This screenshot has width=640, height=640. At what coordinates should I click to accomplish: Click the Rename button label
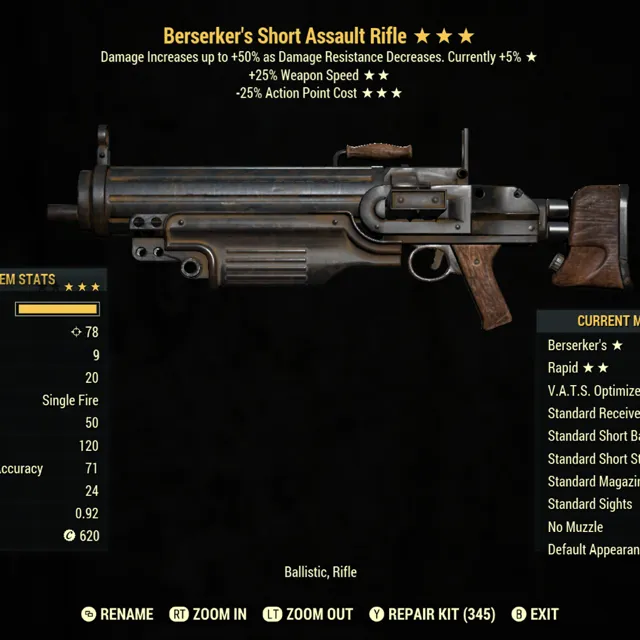click(x=126, y=614)
